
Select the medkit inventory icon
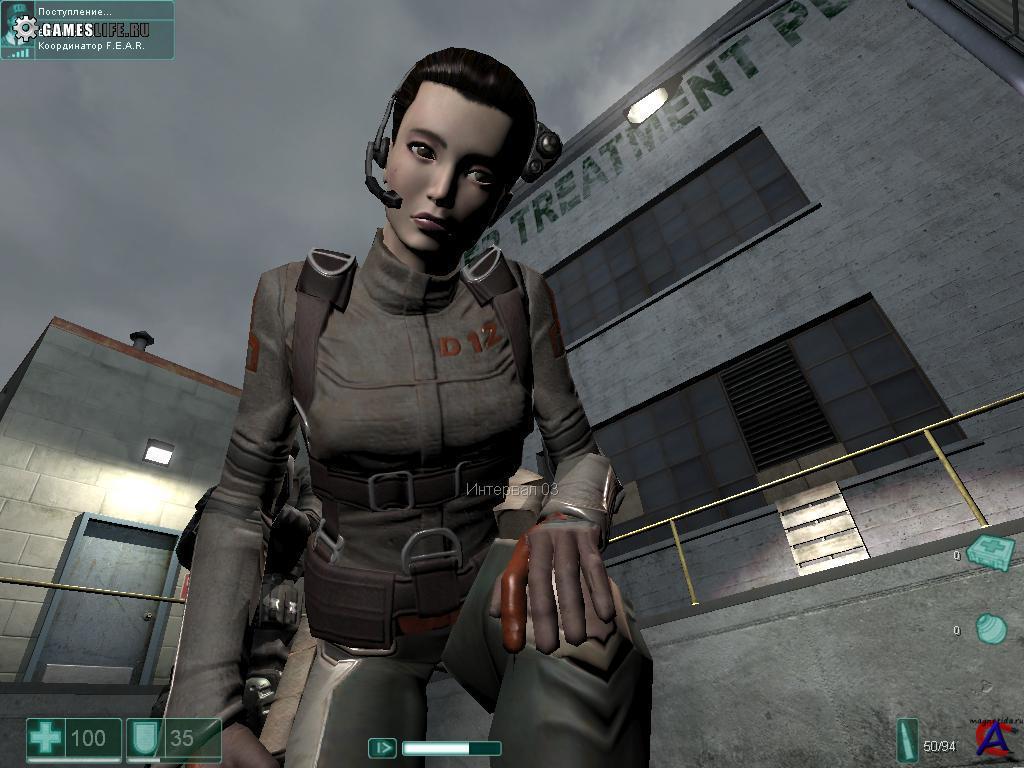993,552
